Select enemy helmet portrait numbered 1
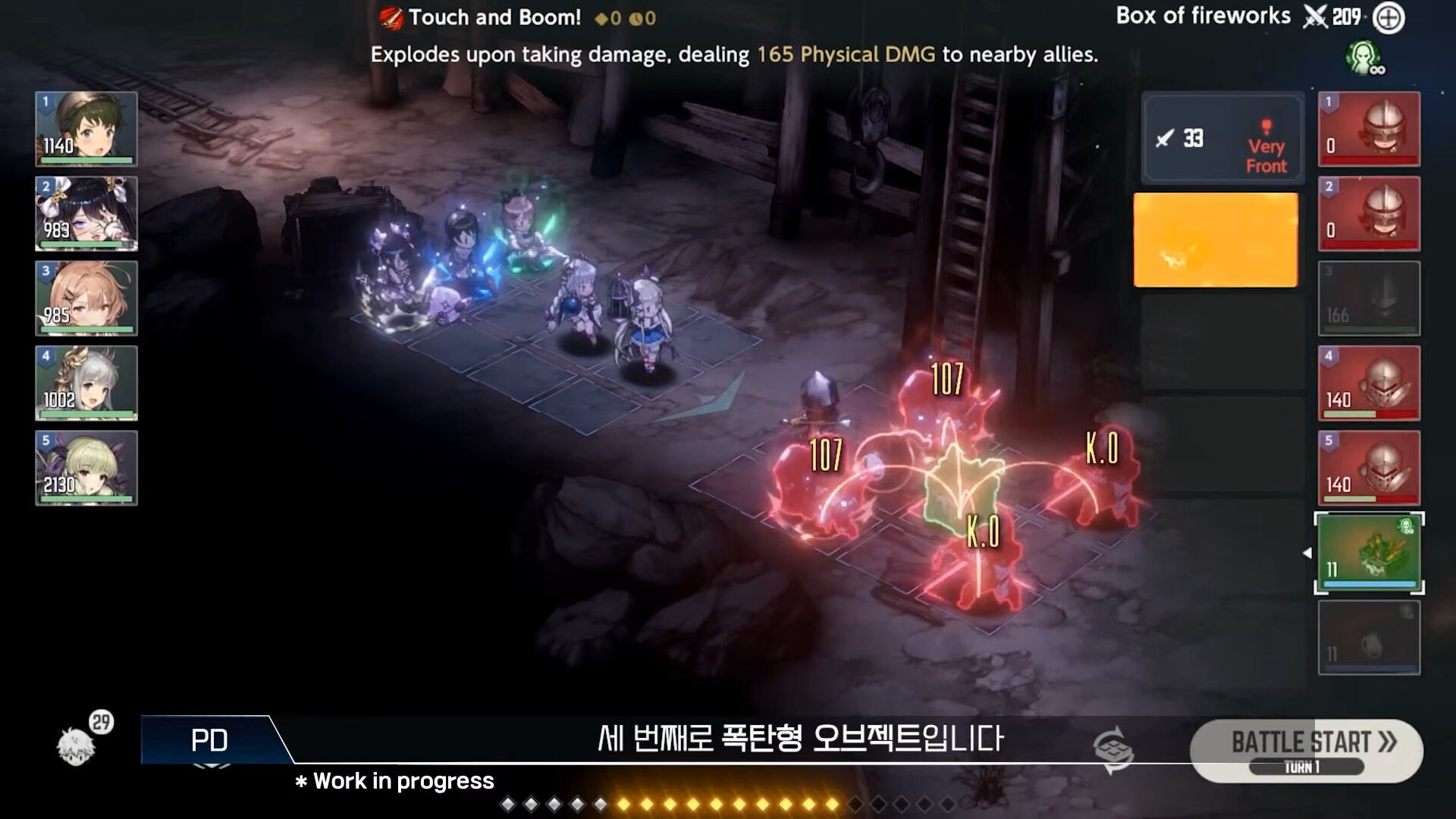This screenshot has height=819, width=1456. click(x=1369, y=128)
